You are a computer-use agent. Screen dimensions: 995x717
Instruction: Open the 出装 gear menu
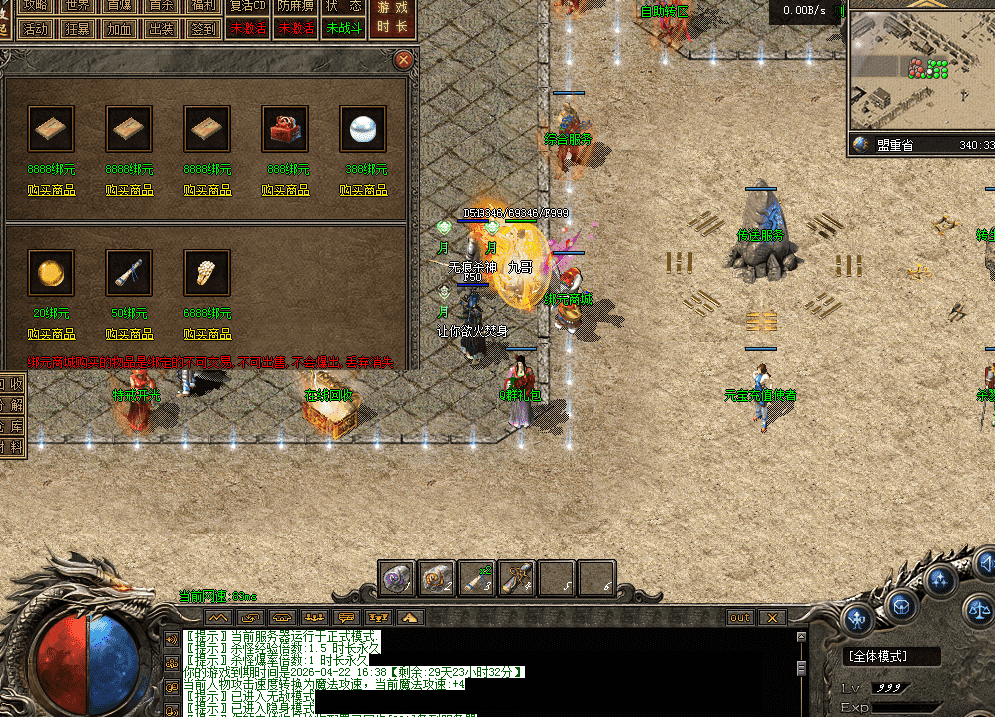tap(161, 28)
